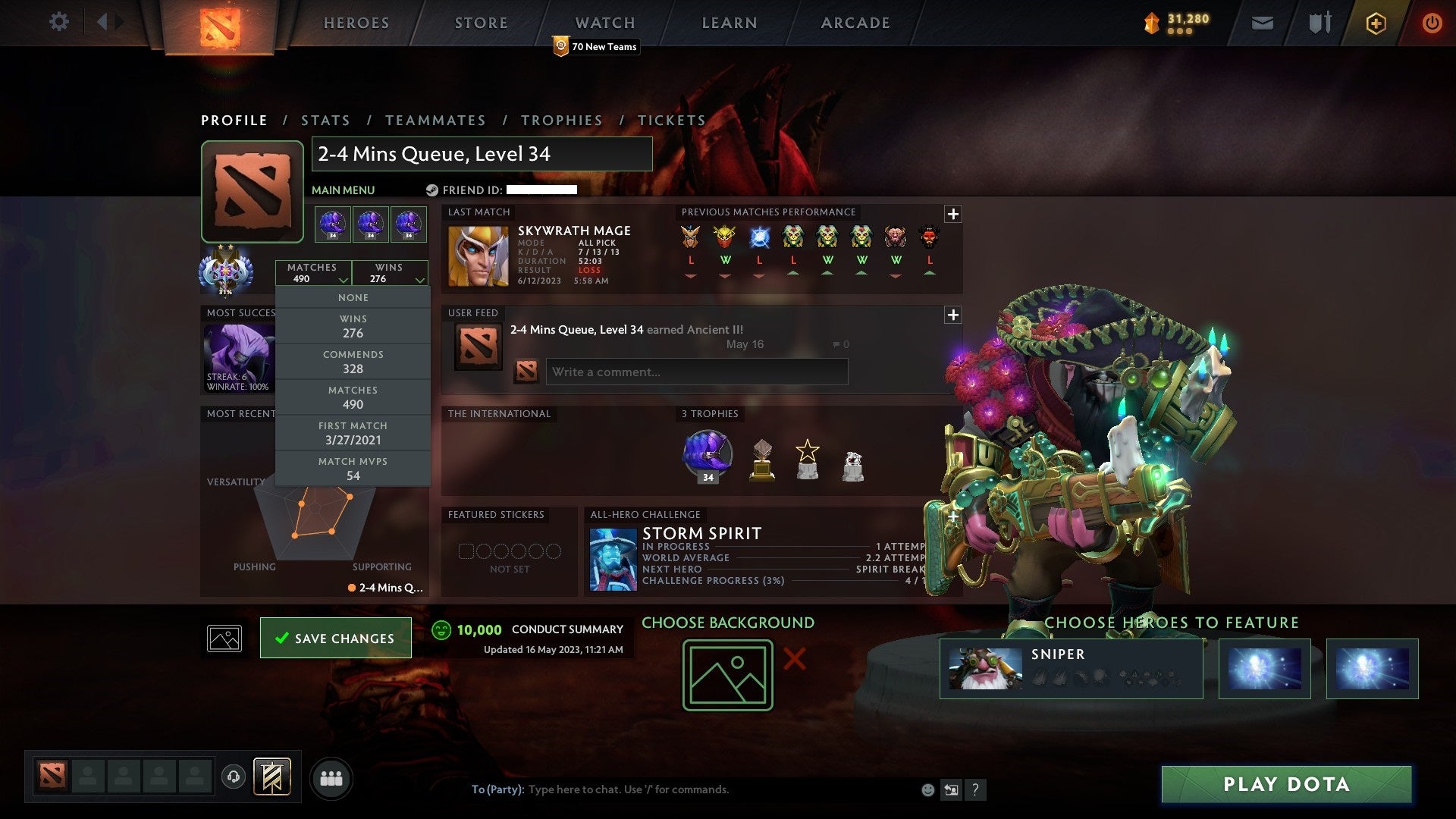Viewport: 1456px width, 819px height.
Task: Select WINS in the showcase stat list
Action: pyautogui.click(x=353, y=326)
